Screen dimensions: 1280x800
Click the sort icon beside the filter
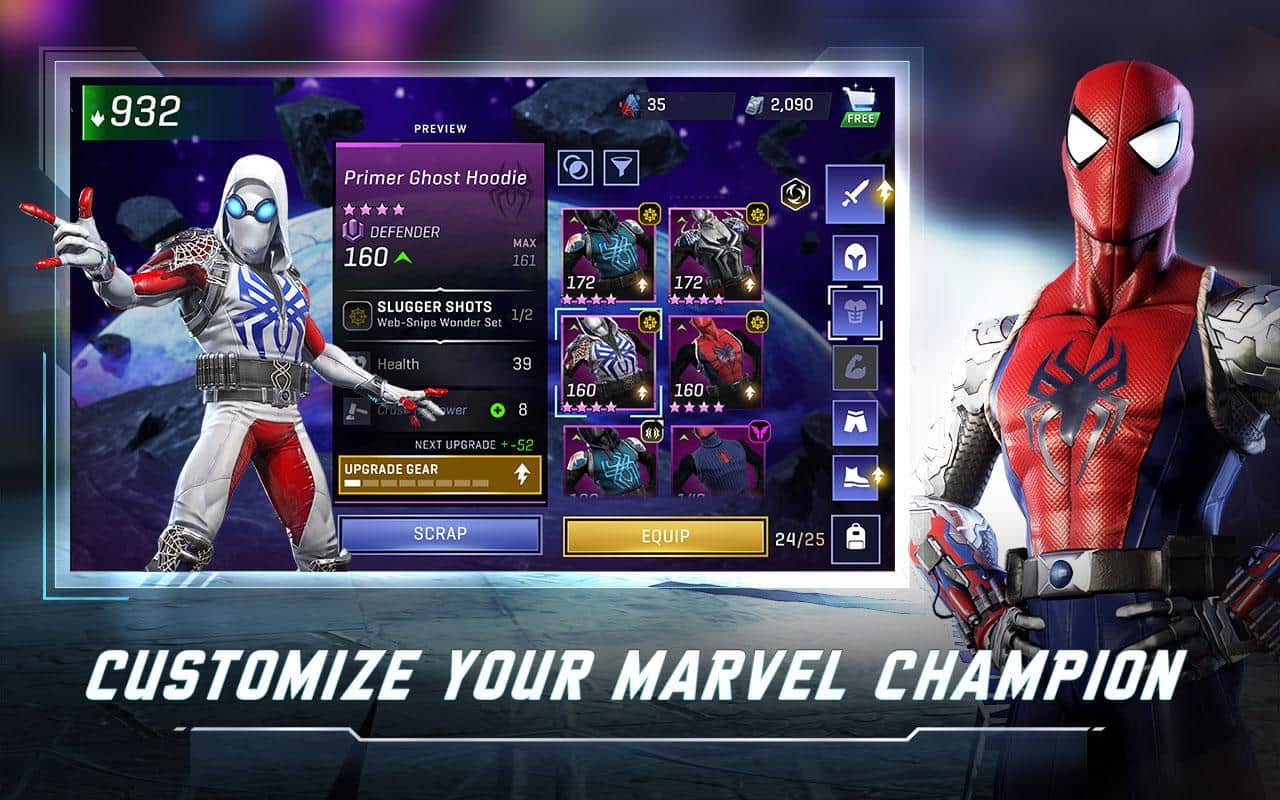click(578, 170)
